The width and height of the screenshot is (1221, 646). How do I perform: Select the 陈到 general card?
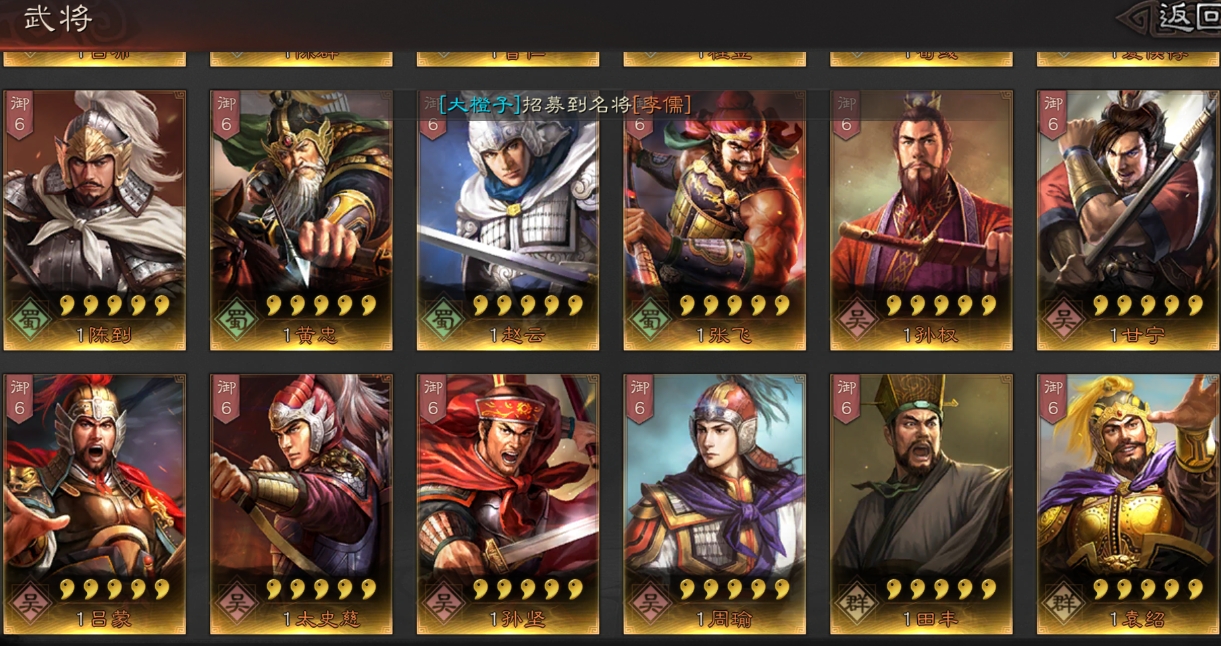click(x=95, y=220)
